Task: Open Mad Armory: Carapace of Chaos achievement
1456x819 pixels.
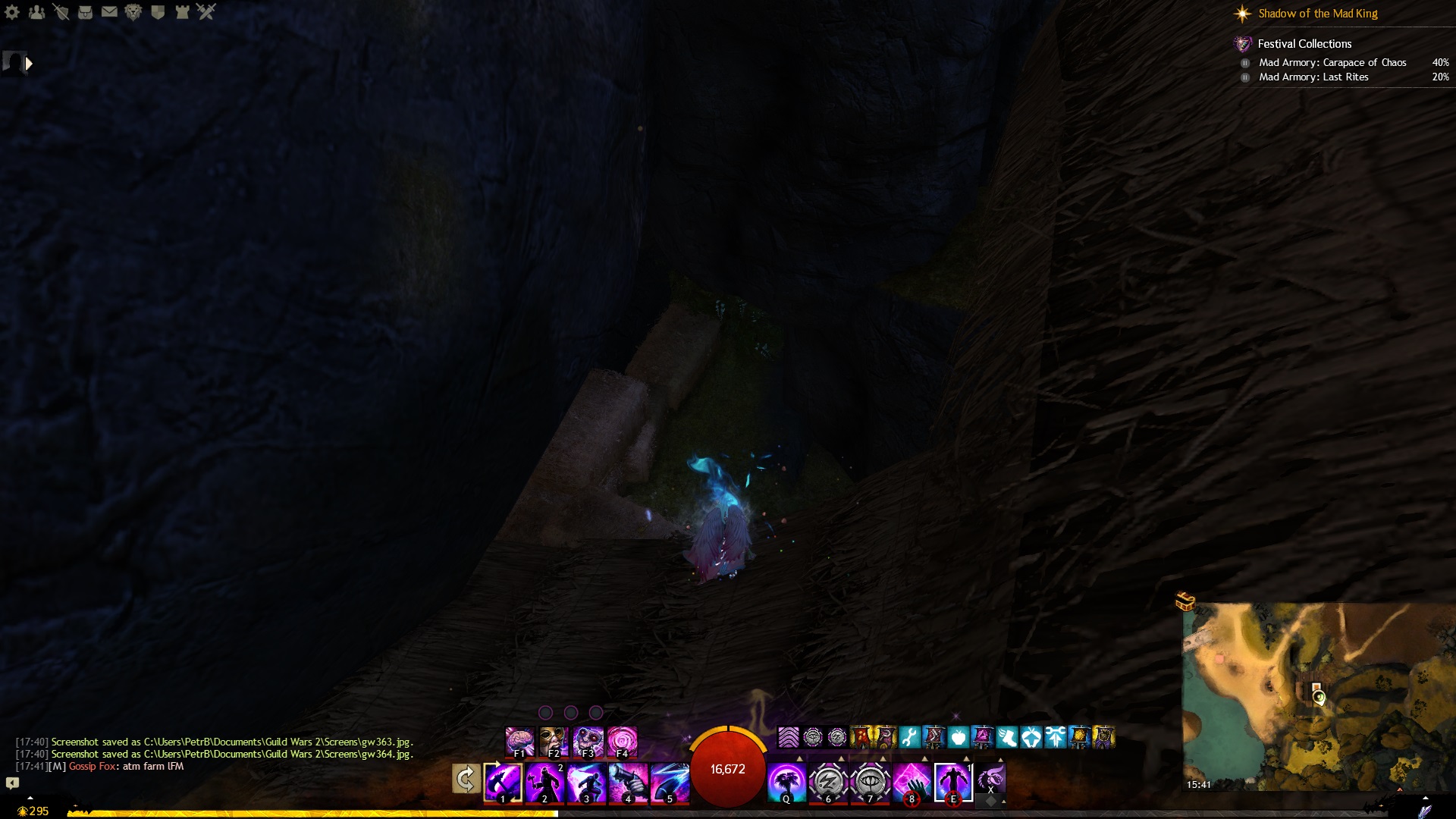Action: [x=1332, y=63]
